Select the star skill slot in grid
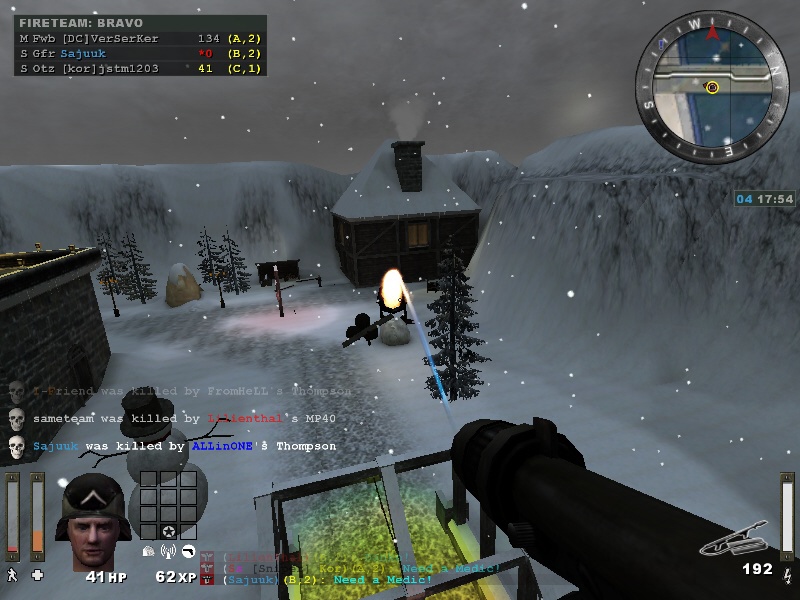The height and width of the screenshot is (600, 800). click(x=168, y=530)
